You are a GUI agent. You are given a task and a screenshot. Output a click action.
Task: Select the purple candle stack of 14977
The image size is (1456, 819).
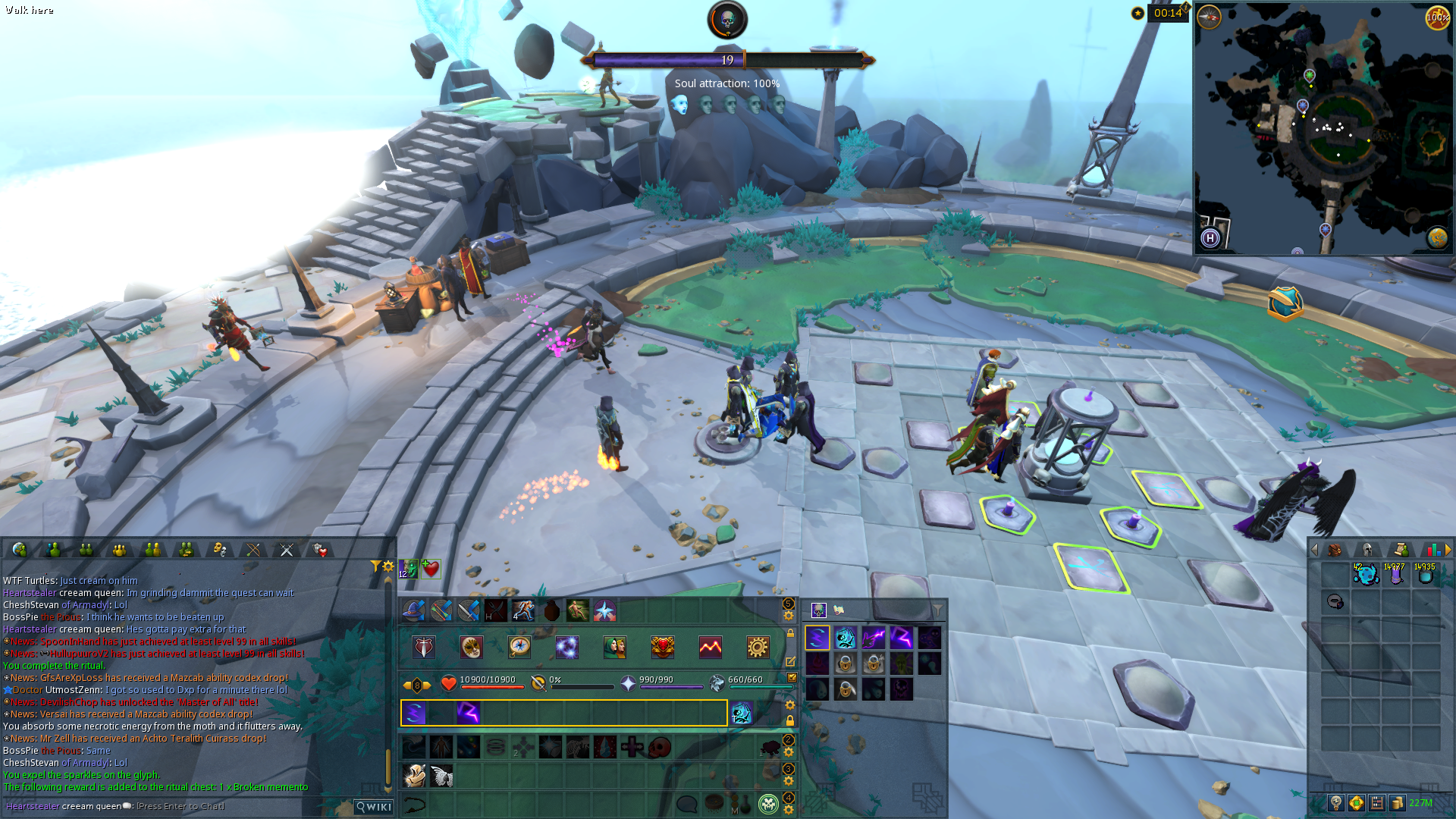(x=1395, y=575)
